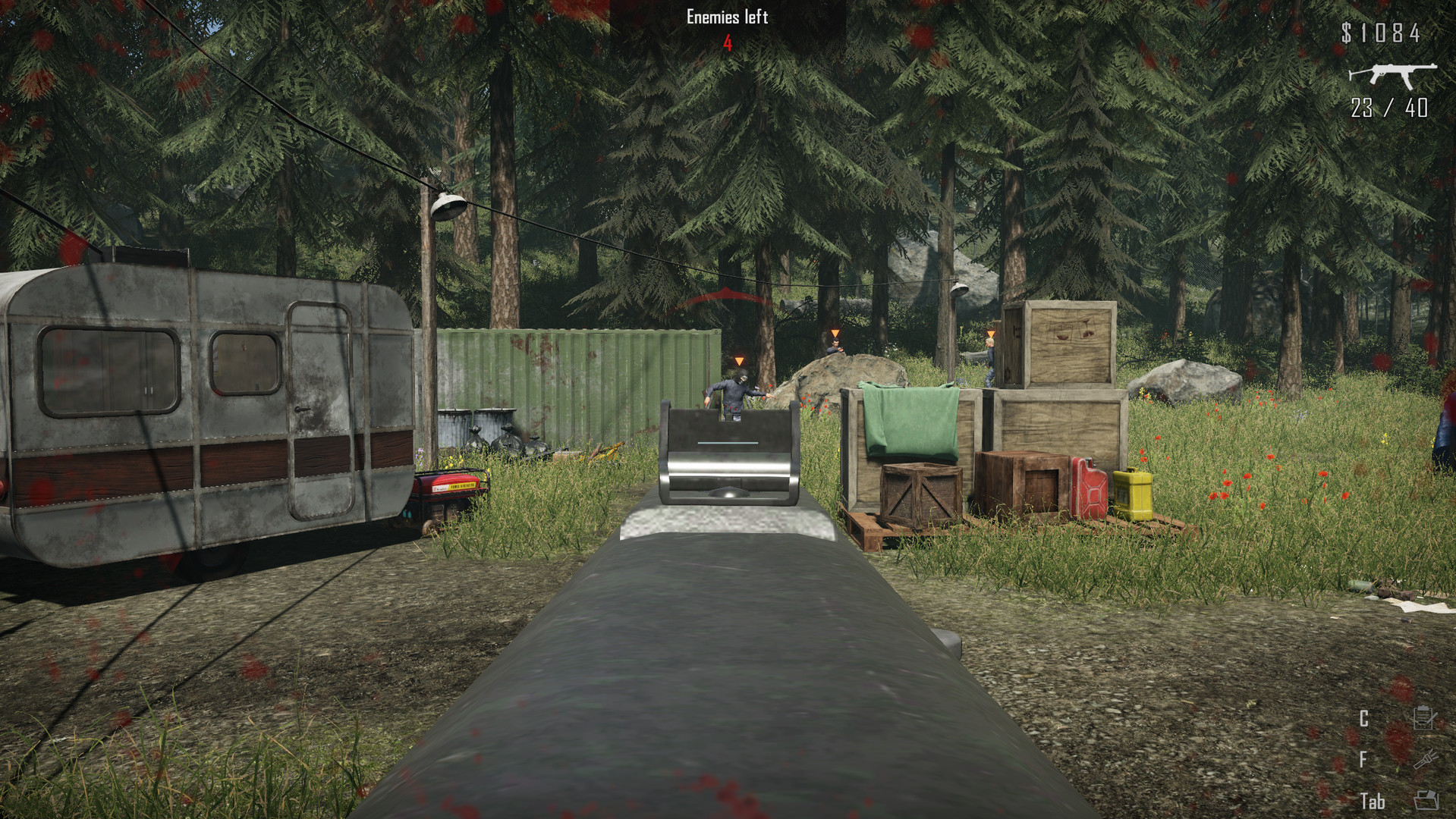Click the rightmost enemy marker by the crates

(990, 332)
